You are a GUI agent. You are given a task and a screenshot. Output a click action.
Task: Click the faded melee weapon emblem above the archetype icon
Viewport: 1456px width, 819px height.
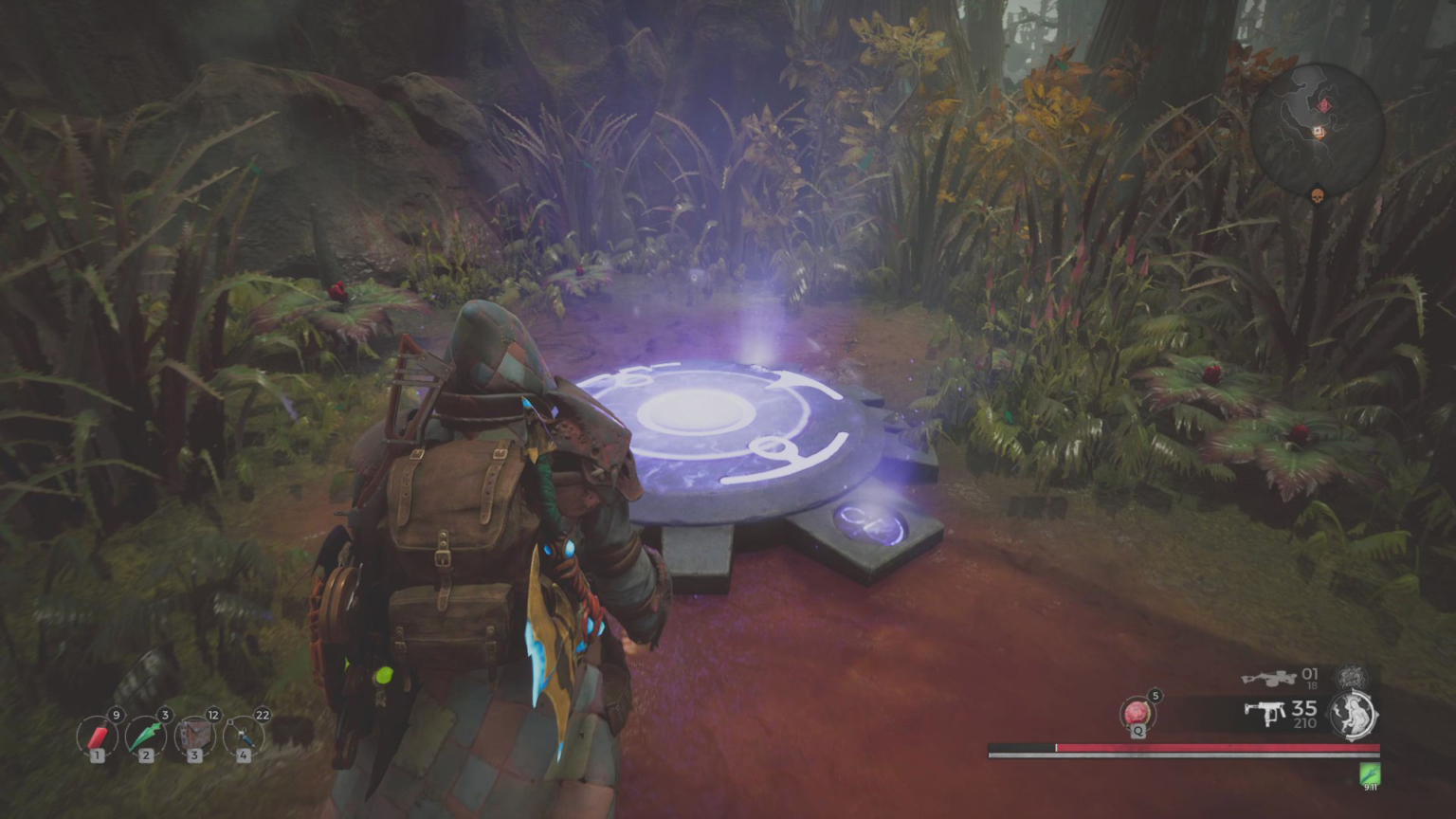pyautogui.click(x=1354, y=677)
